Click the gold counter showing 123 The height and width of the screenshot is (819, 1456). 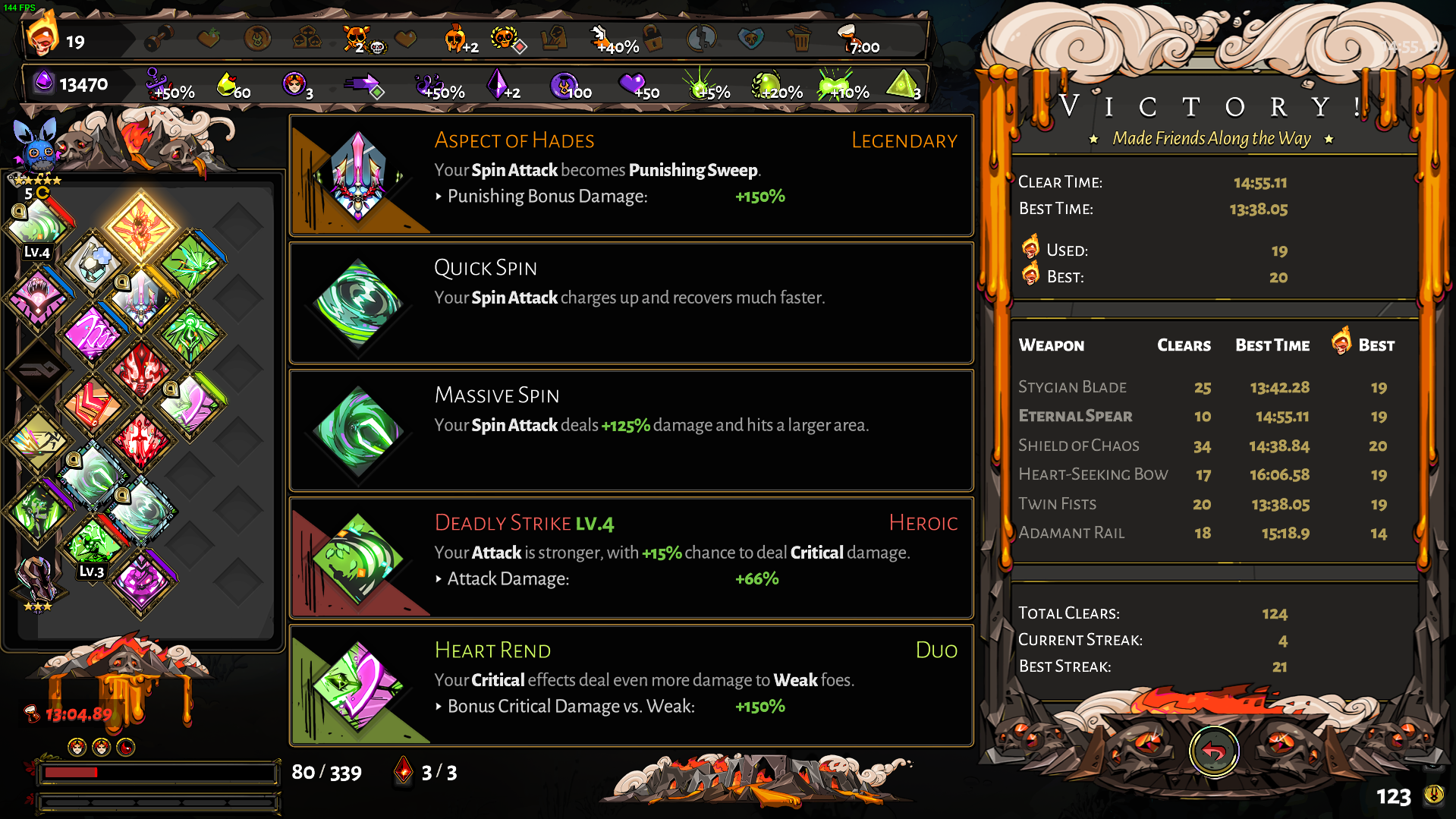1393,797
